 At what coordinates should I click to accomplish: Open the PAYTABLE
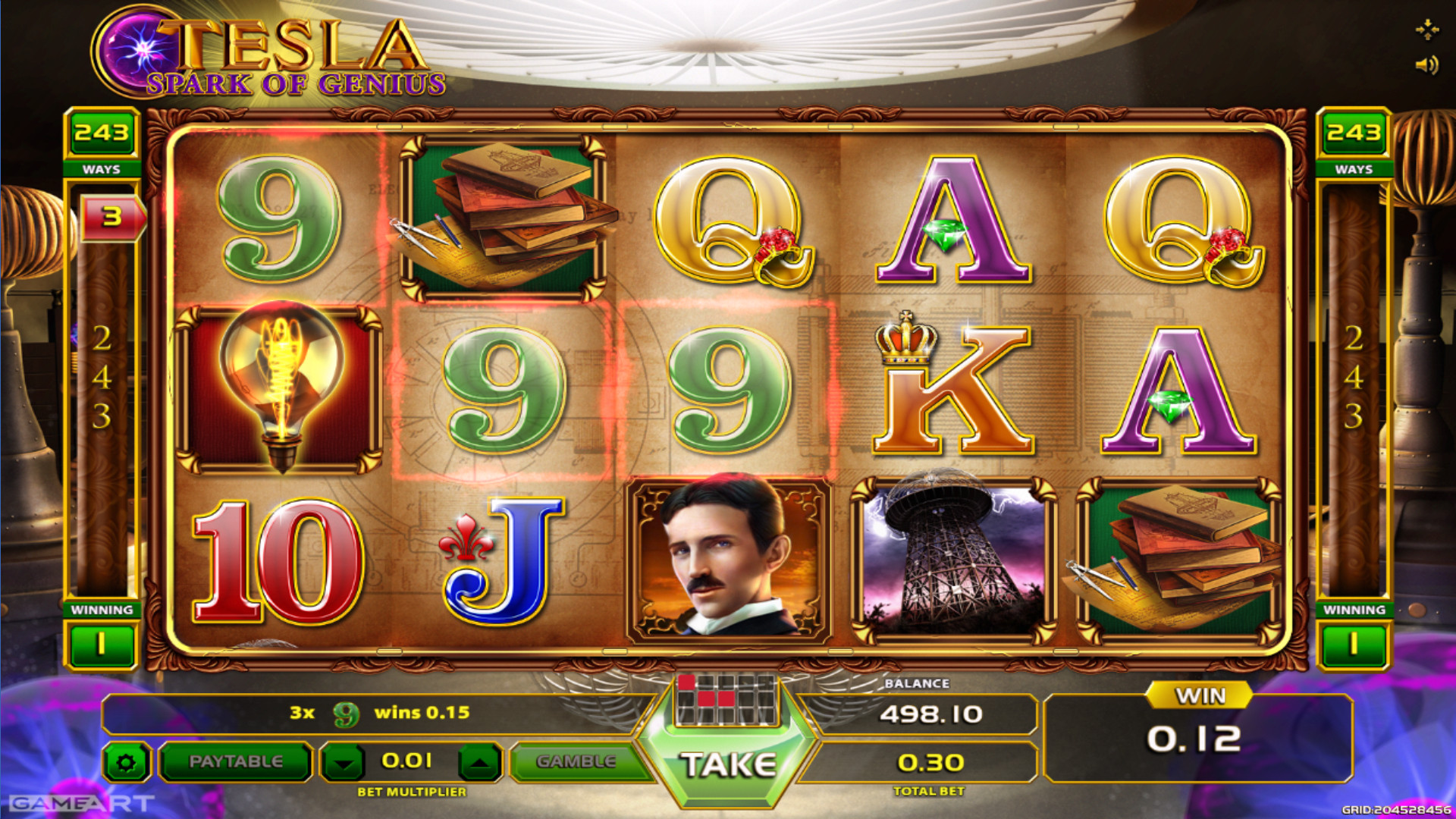(235, 761)
